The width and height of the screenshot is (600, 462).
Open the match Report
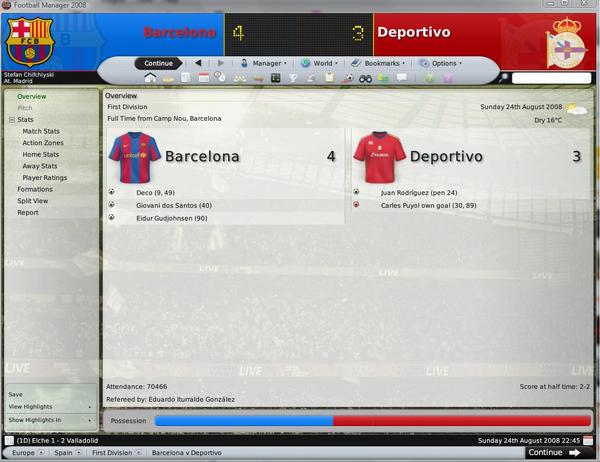[28, 212]
